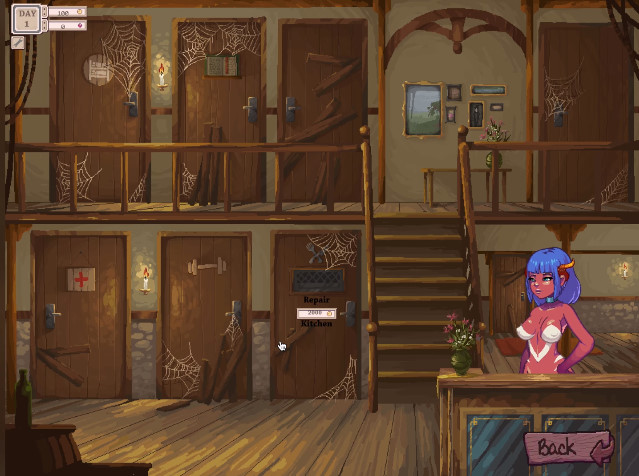Buy the Repair Kitchen upgrade for 2000

pos(316,312)
